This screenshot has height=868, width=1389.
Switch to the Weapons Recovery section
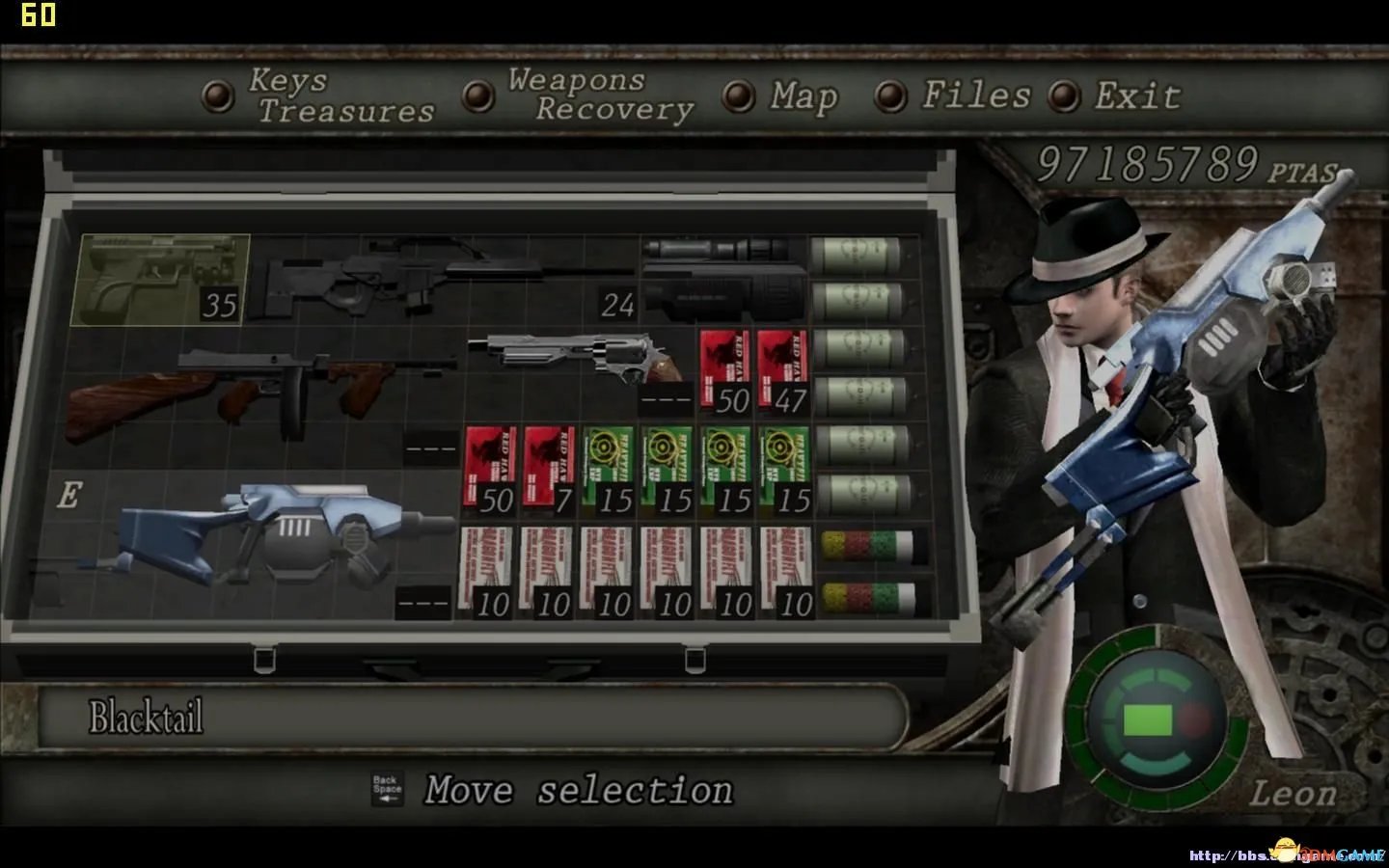[584, 95]
